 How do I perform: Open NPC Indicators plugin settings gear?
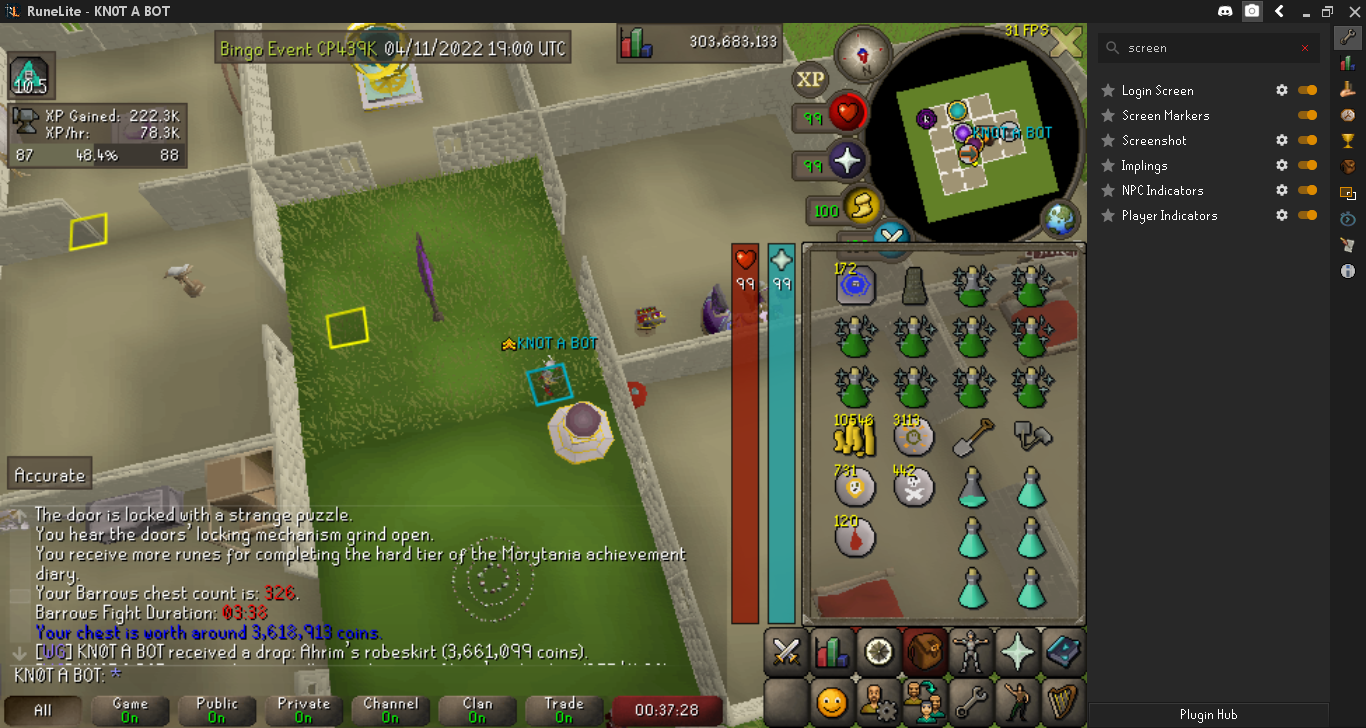[1282, 191]
